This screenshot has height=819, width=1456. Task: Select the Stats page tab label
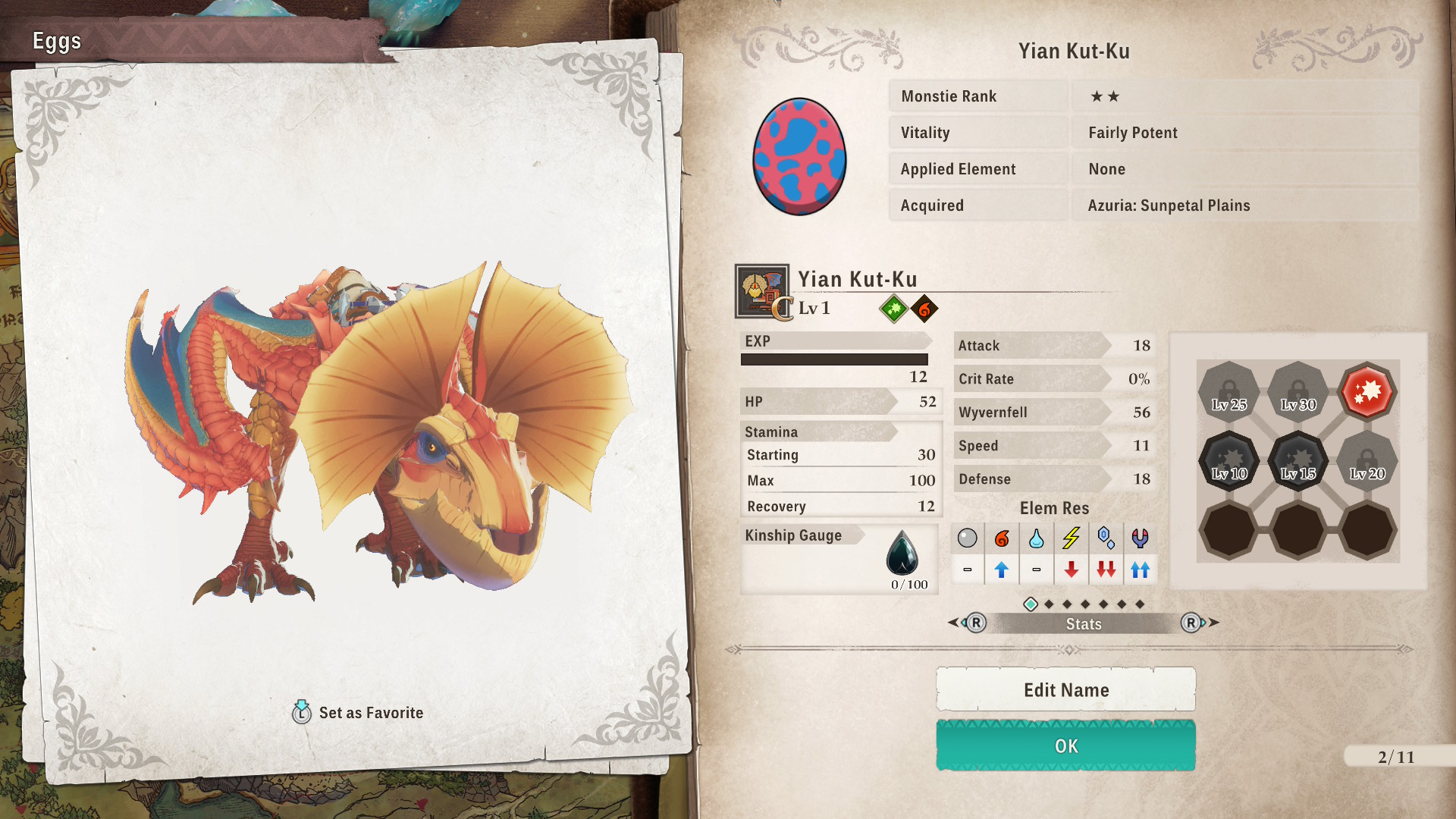1083,624
